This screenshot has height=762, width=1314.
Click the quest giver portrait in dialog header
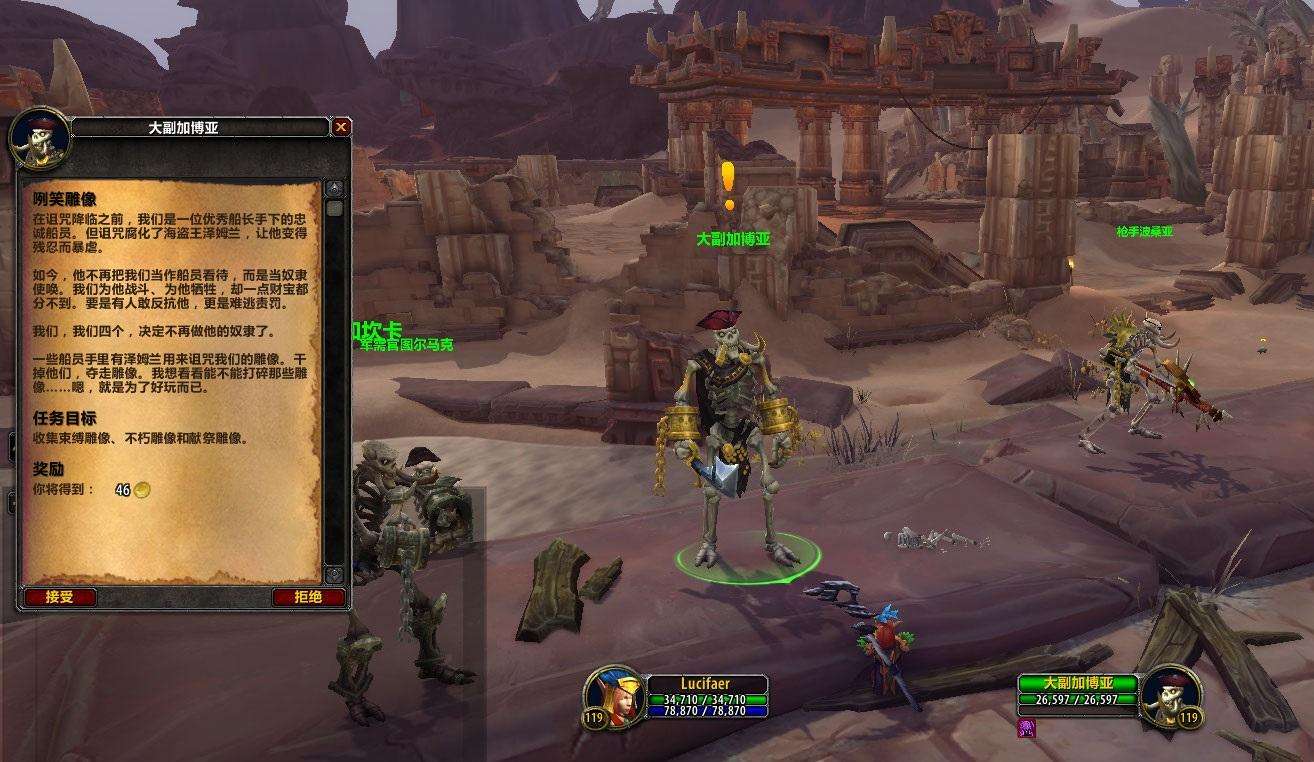point(40,137)
